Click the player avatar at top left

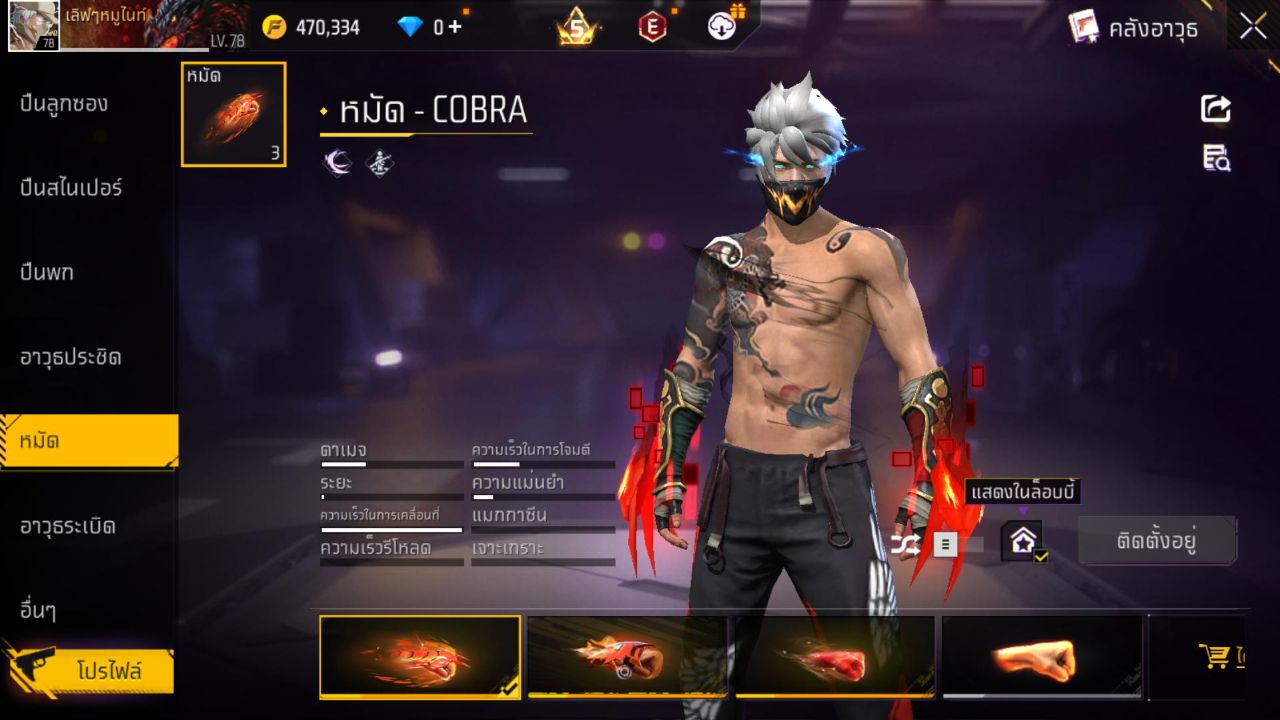(x=33, y=27)
